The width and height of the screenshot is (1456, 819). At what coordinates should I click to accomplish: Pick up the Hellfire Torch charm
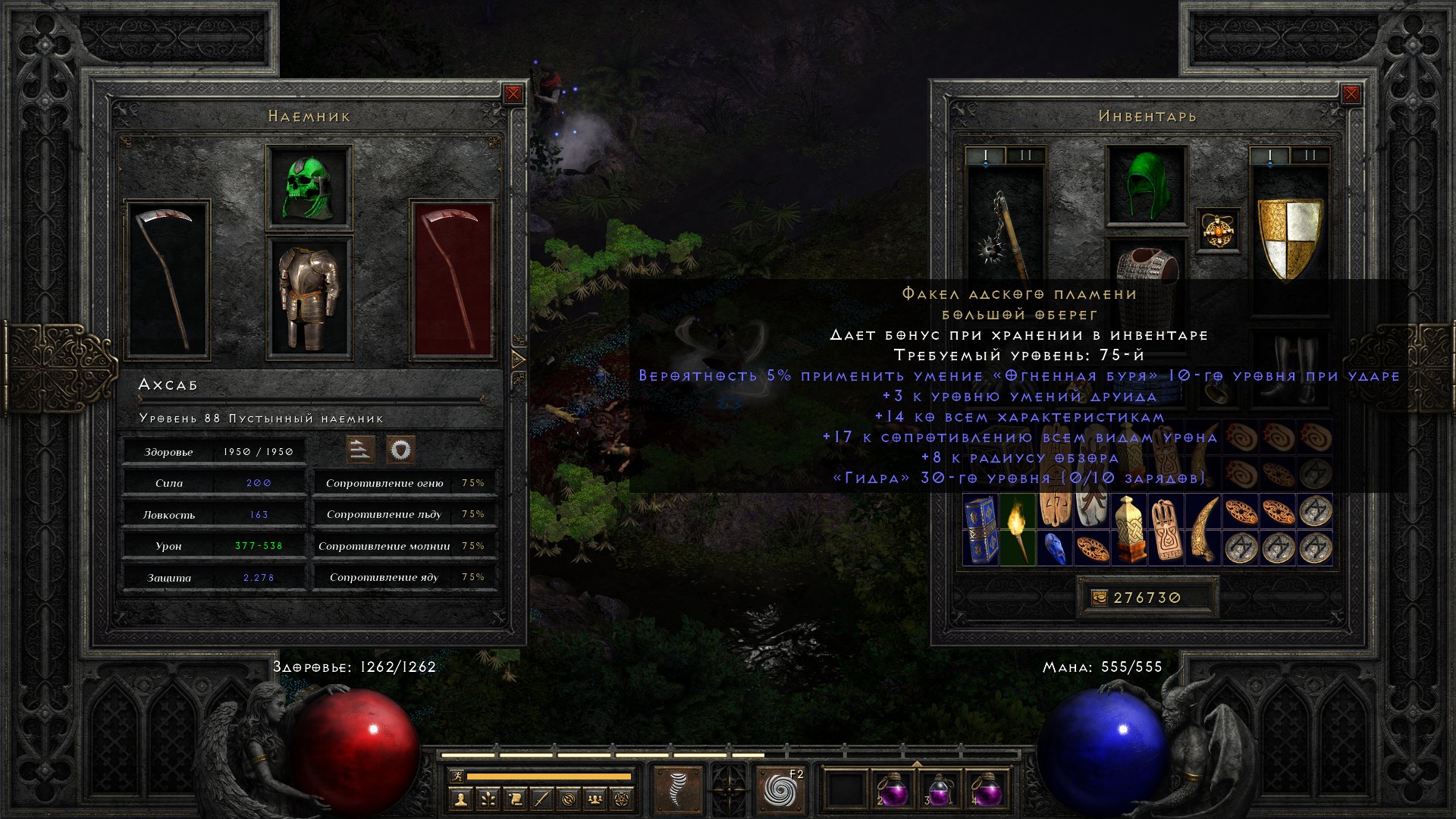point(1017,529)
